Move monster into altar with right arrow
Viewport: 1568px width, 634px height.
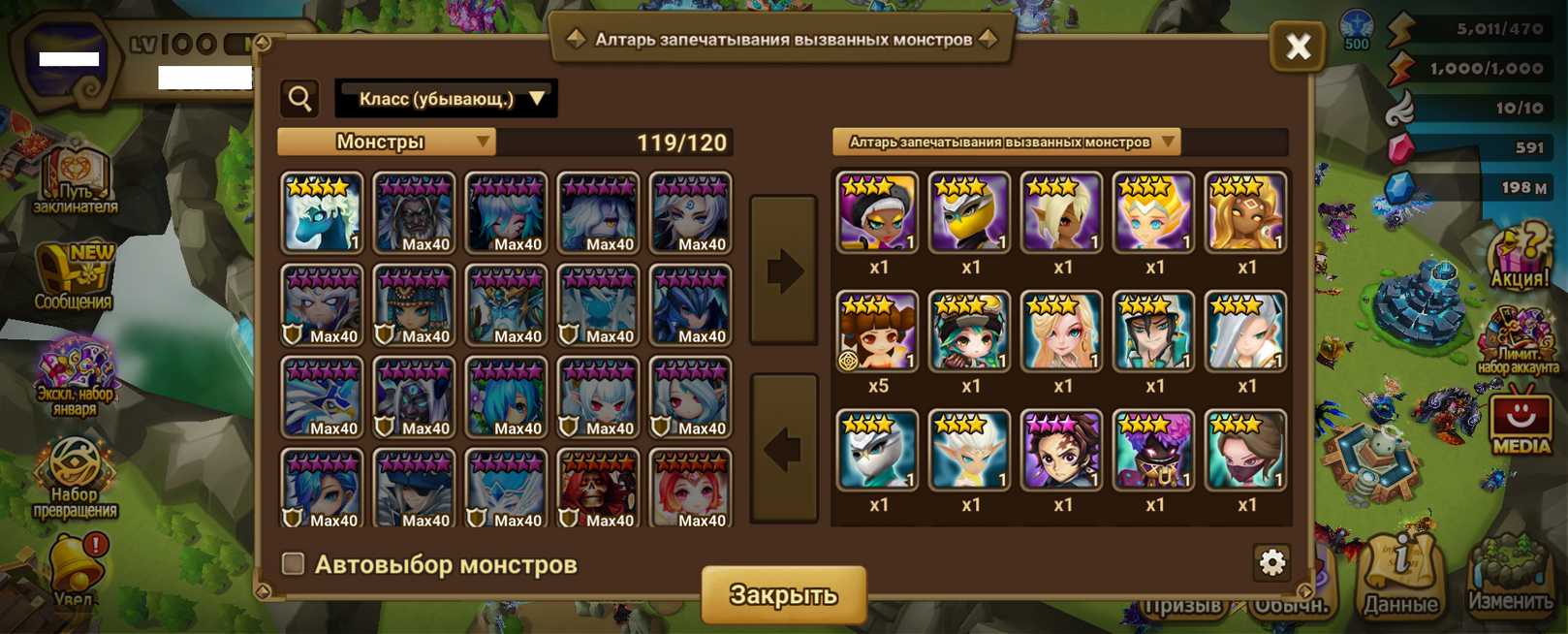(783, 270)
